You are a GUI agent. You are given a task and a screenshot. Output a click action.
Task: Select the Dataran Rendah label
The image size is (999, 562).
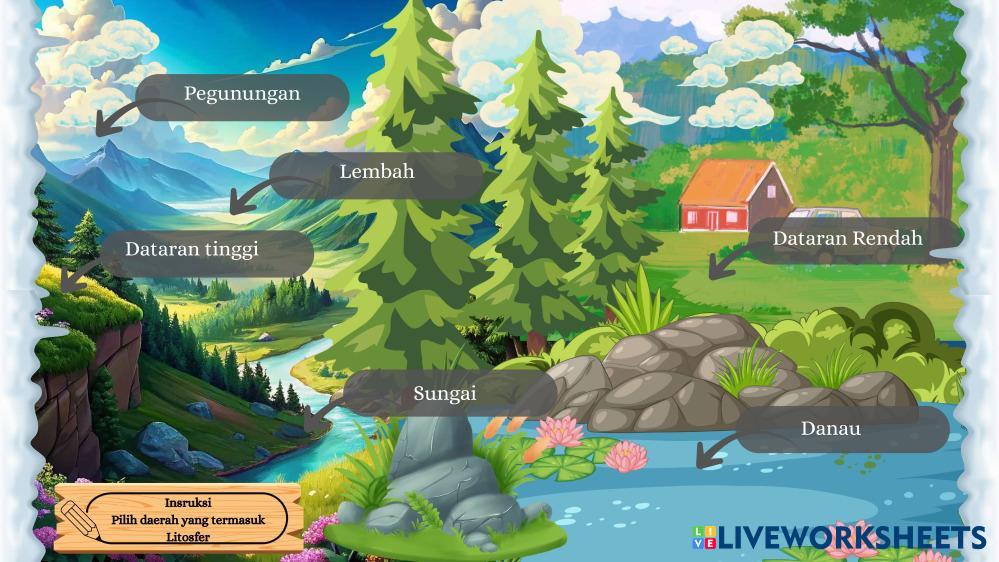[x=847, y=240]
